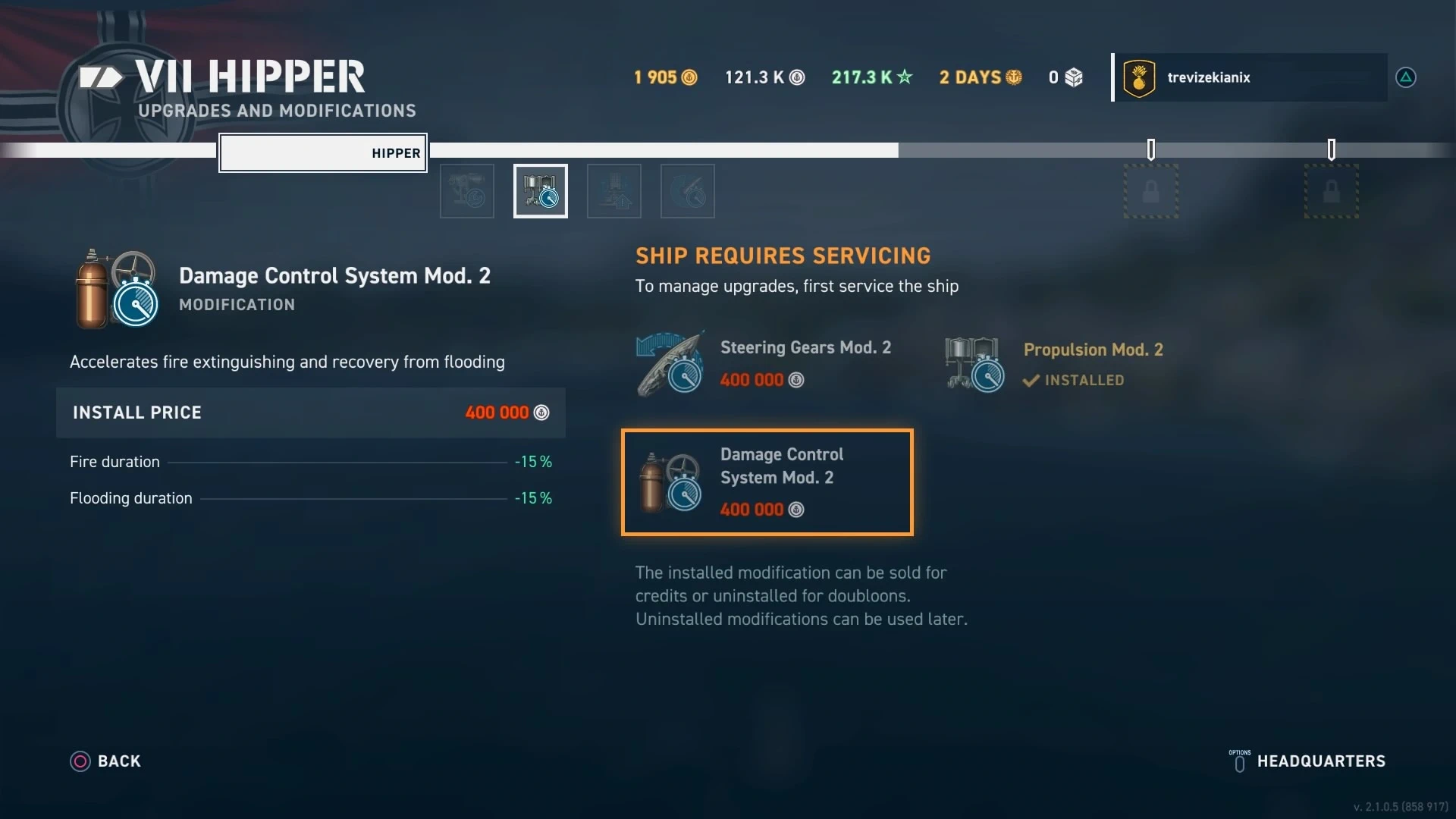Select the Damage Control System Mod. 2 upgrade
The image size is (1456, 819).
(767, 482)
